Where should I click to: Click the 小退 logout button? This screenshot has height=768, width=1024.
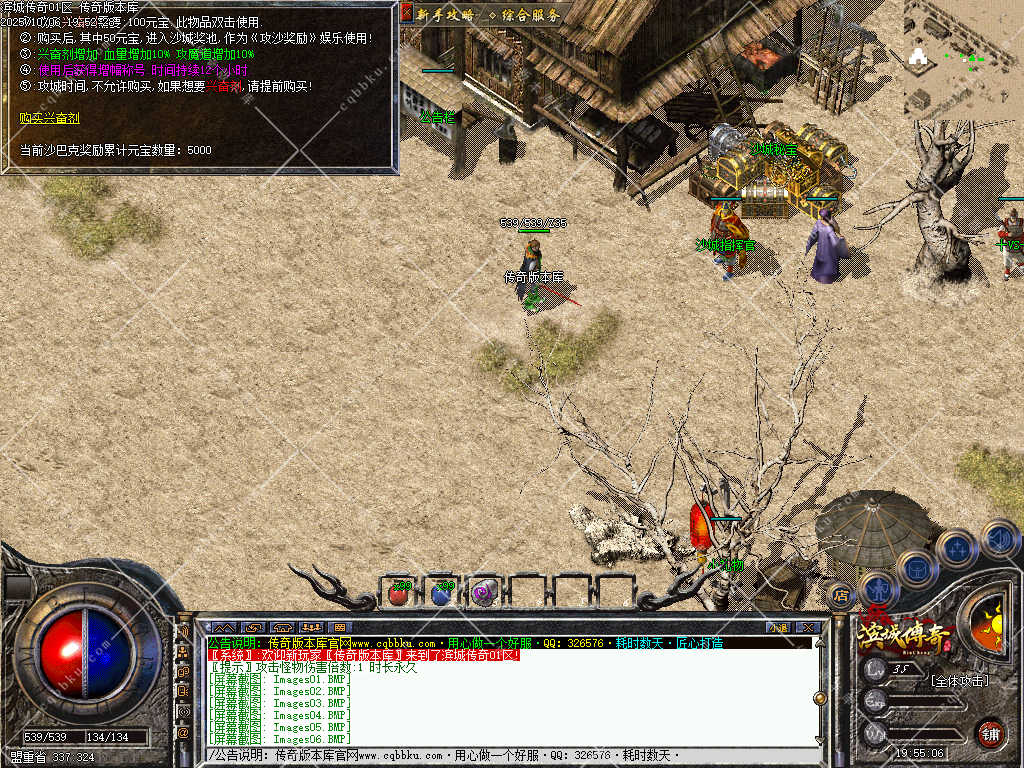point(778,627)
